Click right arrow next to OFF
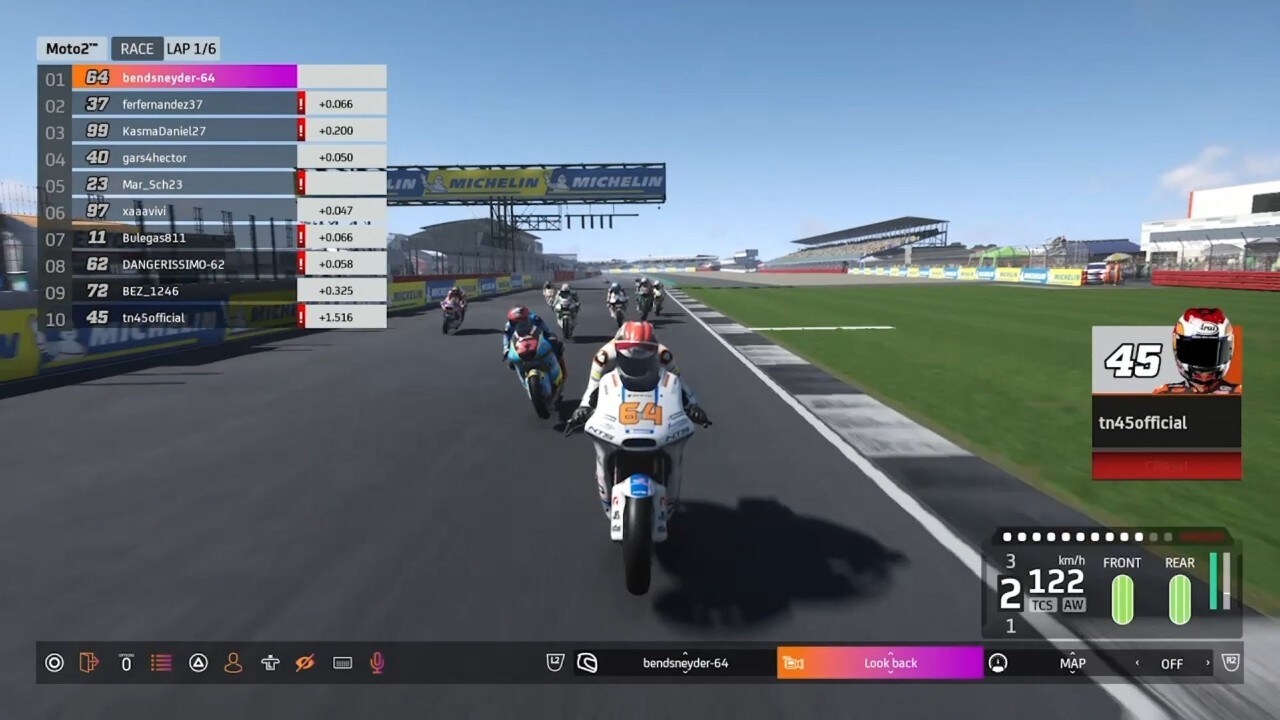This screenshot has height=720, width=1280. tap(1207, 663)
